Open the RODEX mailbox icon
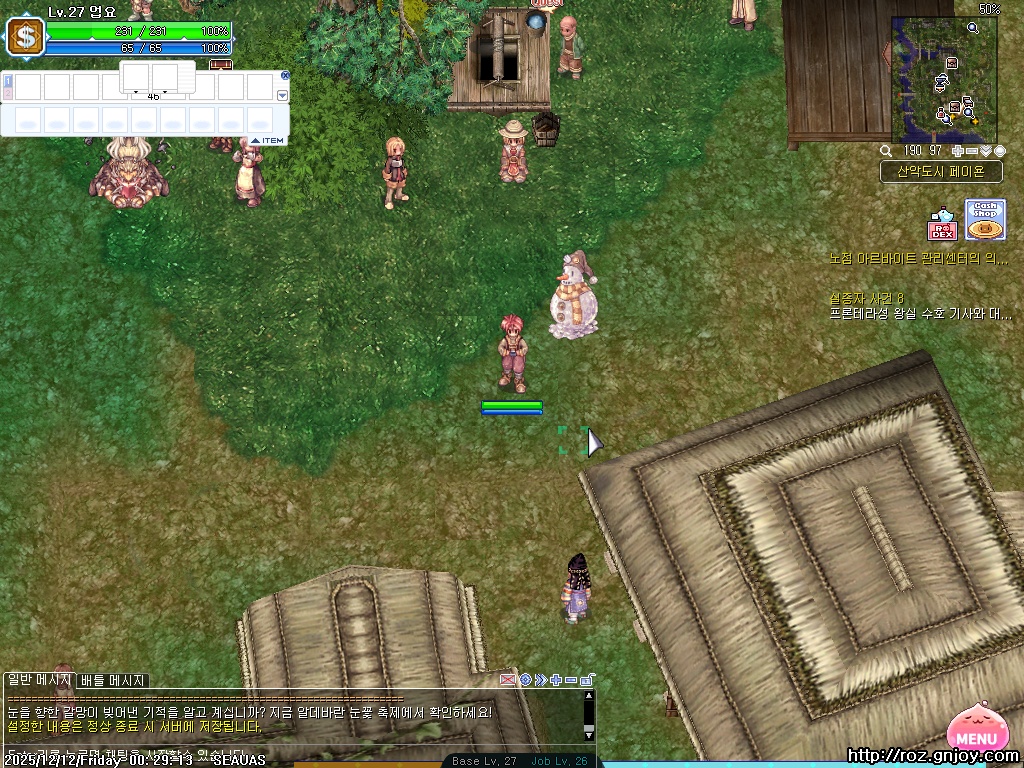This screenshot has height=768, width=1024. [x=942, y=224]
